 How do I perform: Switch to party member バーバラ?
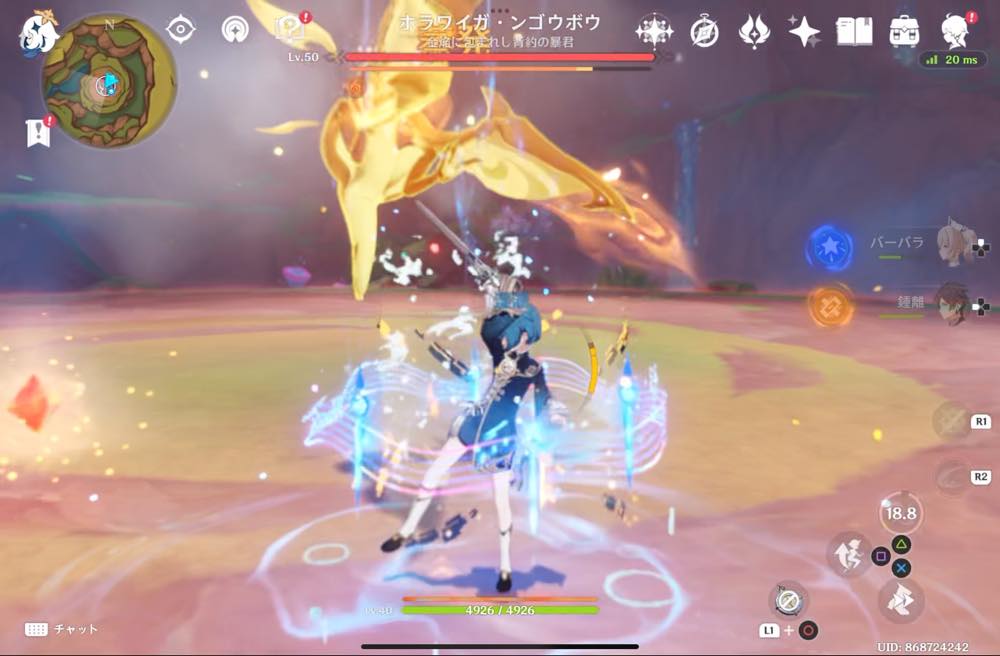click(954, 244)
